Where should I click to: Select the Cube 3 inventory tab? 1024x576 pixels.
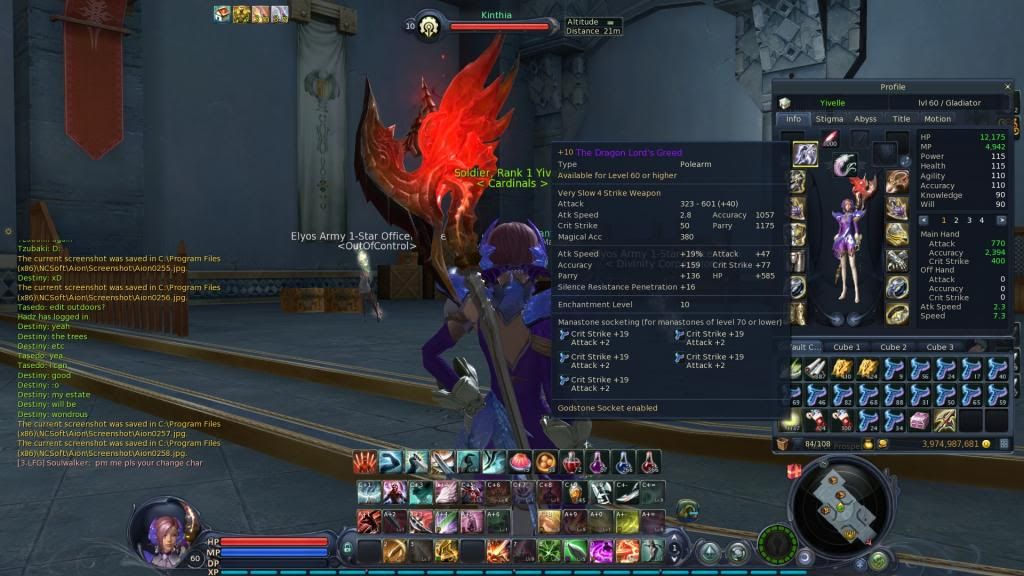[938, 347]
